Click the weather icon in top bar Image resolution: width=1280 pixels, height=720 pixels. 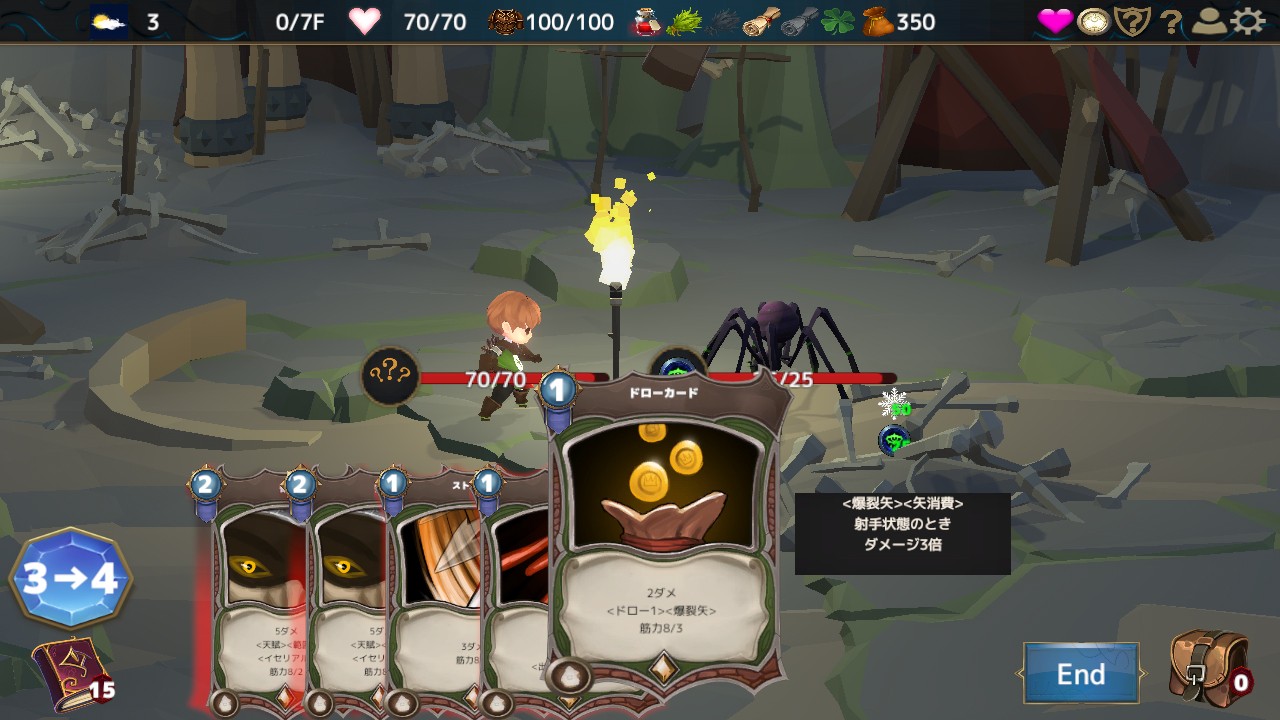click(109, 21)
